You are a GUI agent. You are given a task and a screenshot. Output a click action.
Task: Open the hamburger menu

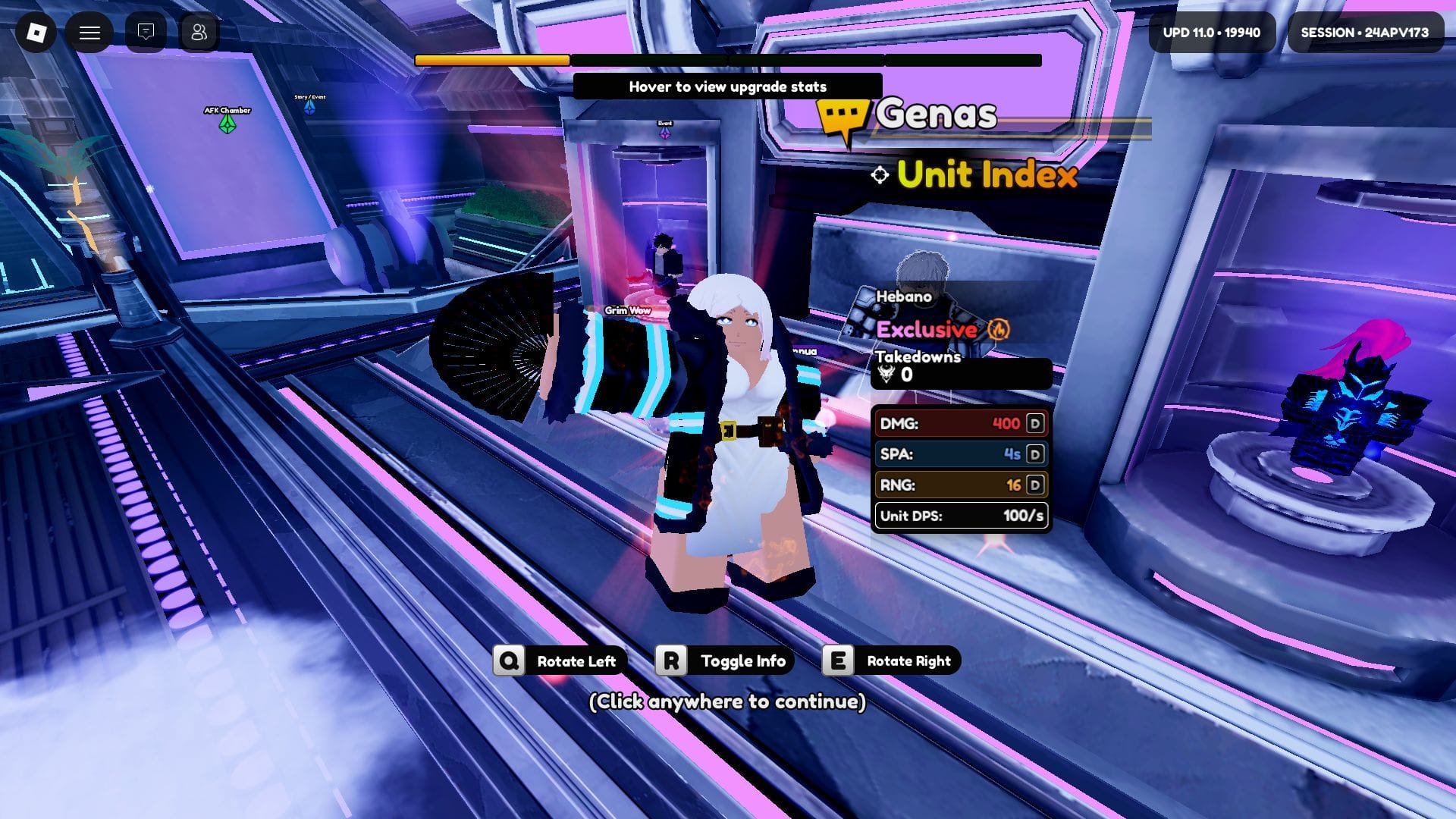[x=90, y=33]
